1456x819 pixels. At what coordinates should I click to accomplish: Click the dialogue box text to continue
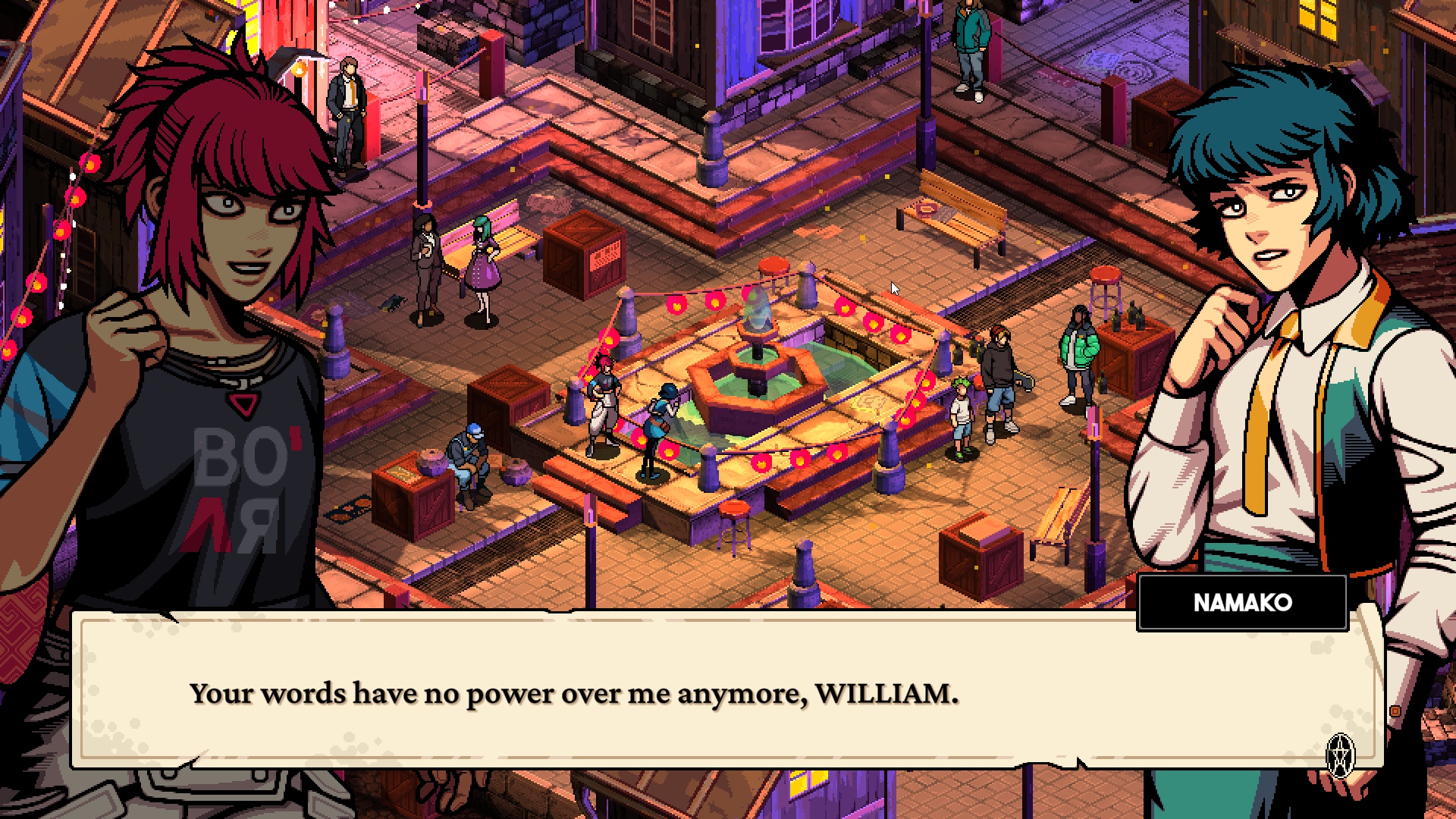574,693
